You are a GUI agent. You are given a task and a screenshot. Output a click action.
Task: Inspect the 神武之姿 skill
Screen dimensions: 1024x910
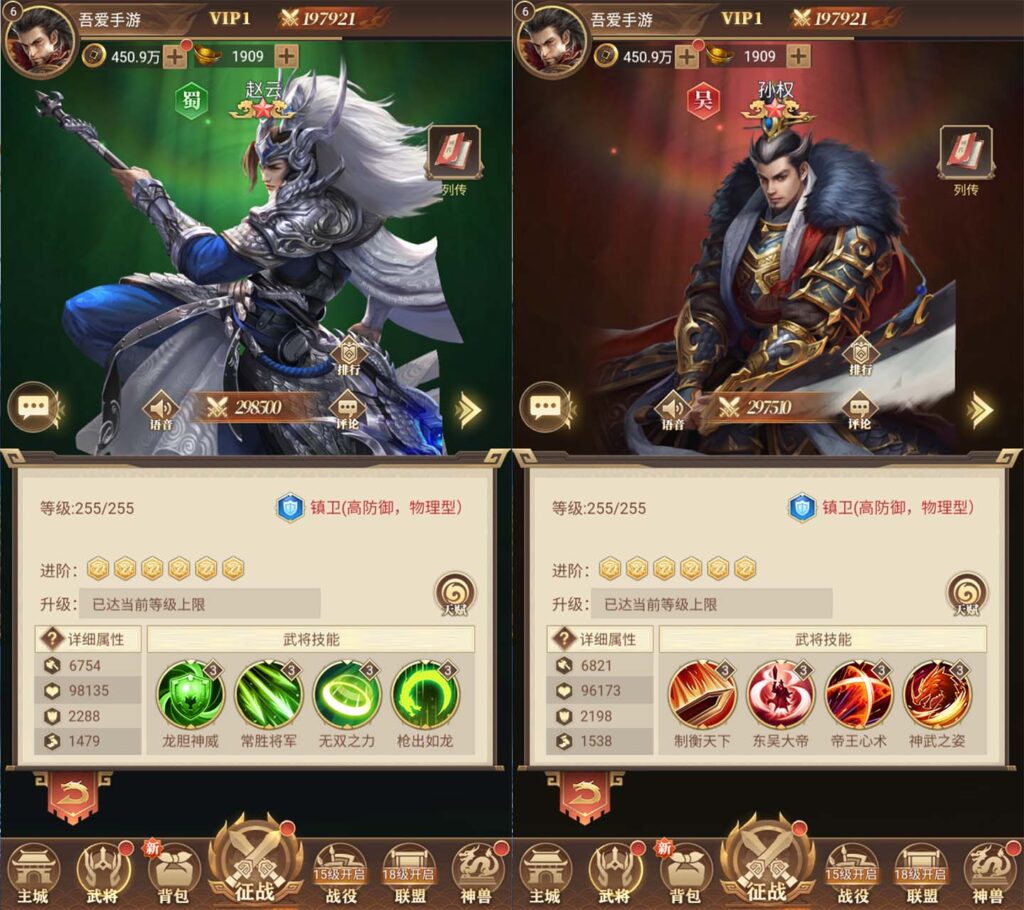937,694
